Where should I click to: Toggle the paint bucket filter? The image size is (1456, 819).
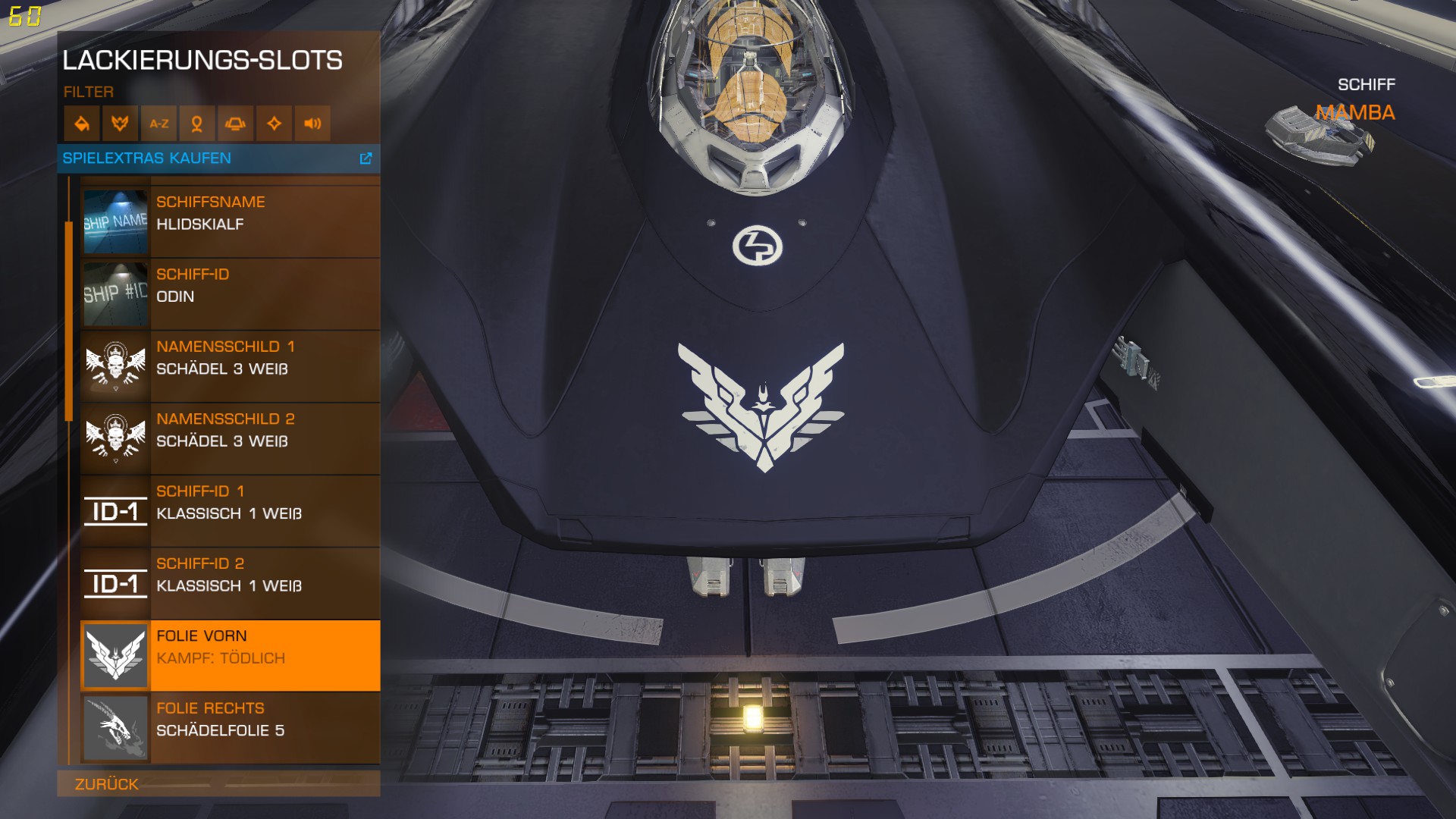(x=82, y=124)
